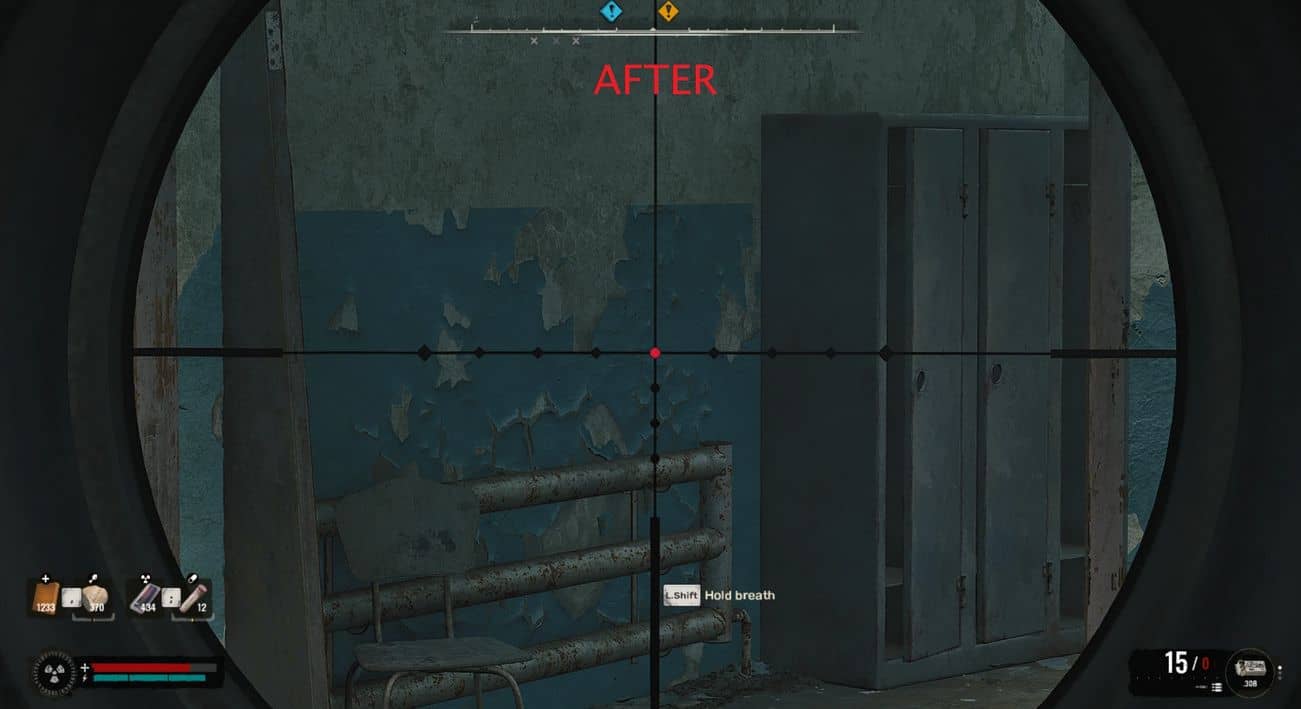Screen dimensions: 1301x709
Task: Click the radiation indicator dial
Action: click(52, 671)
